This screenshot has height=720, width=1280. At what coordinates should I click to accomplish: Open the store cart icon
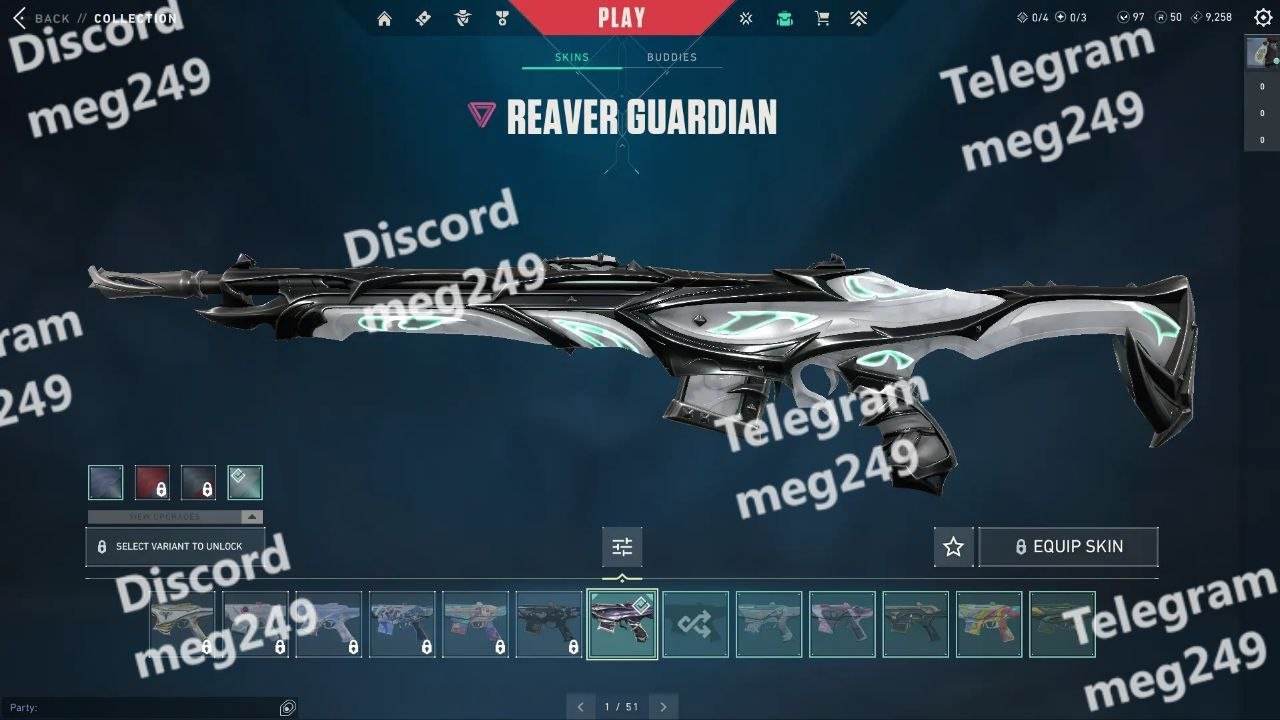822,18
